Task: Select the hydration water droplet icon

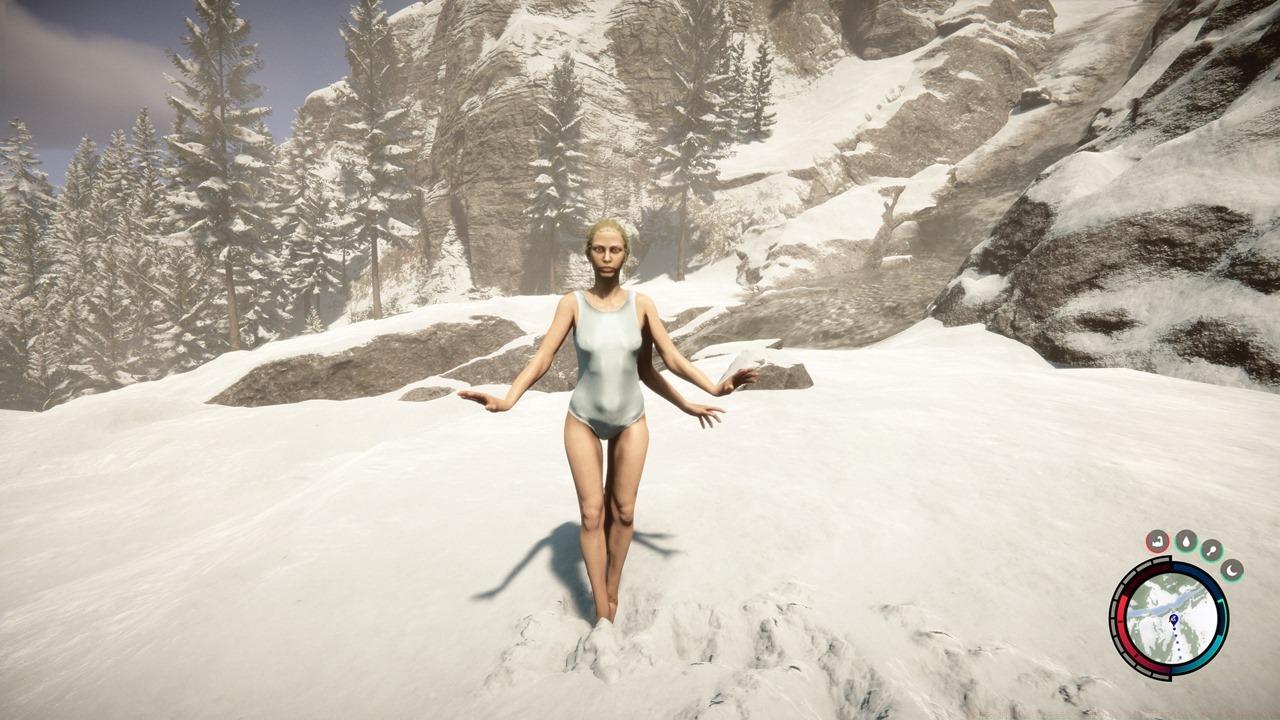Action: [x=1187, y=541]
